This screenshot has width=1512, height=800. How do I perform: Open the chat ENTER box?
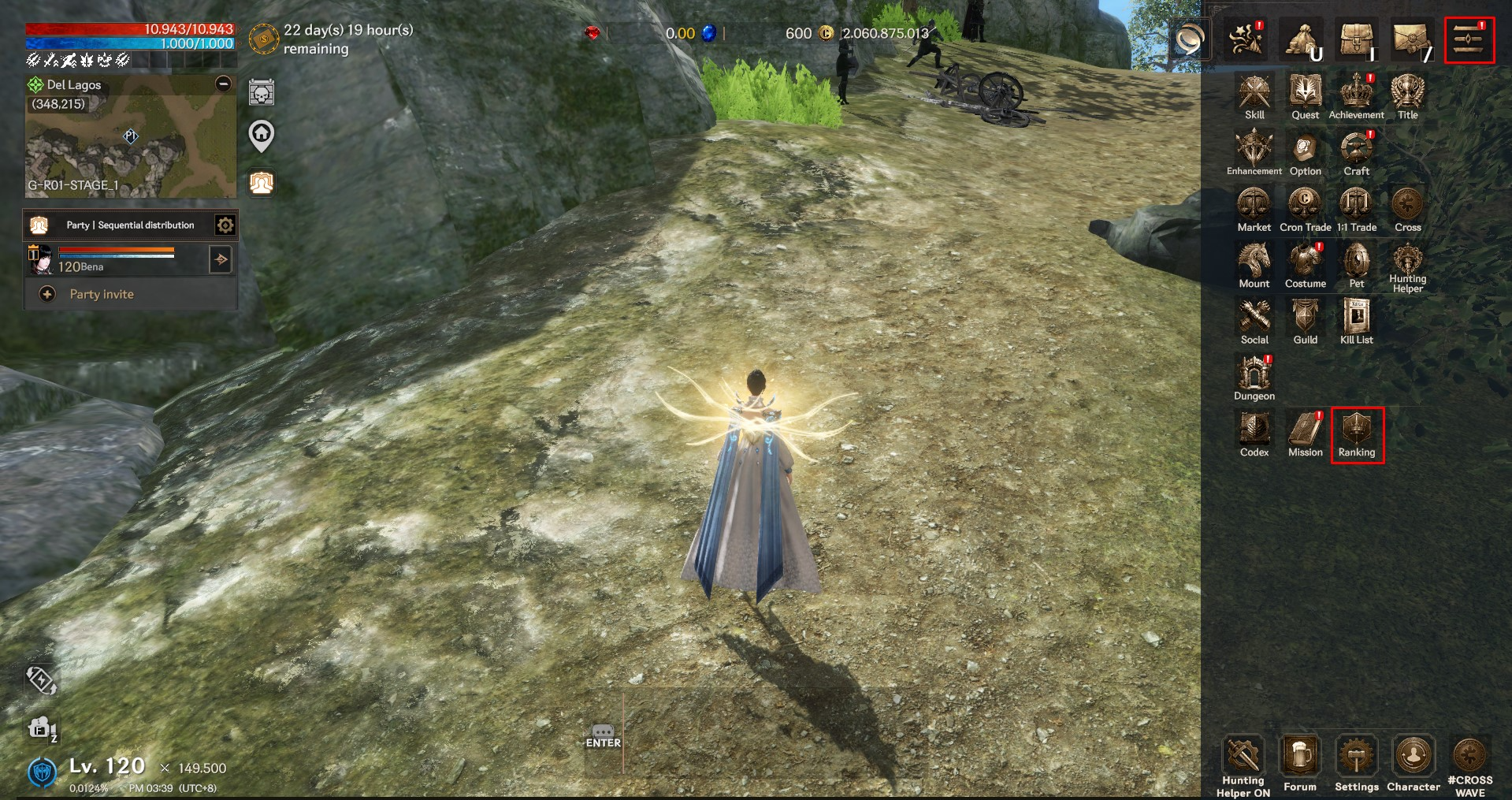(x=603, y=736)
